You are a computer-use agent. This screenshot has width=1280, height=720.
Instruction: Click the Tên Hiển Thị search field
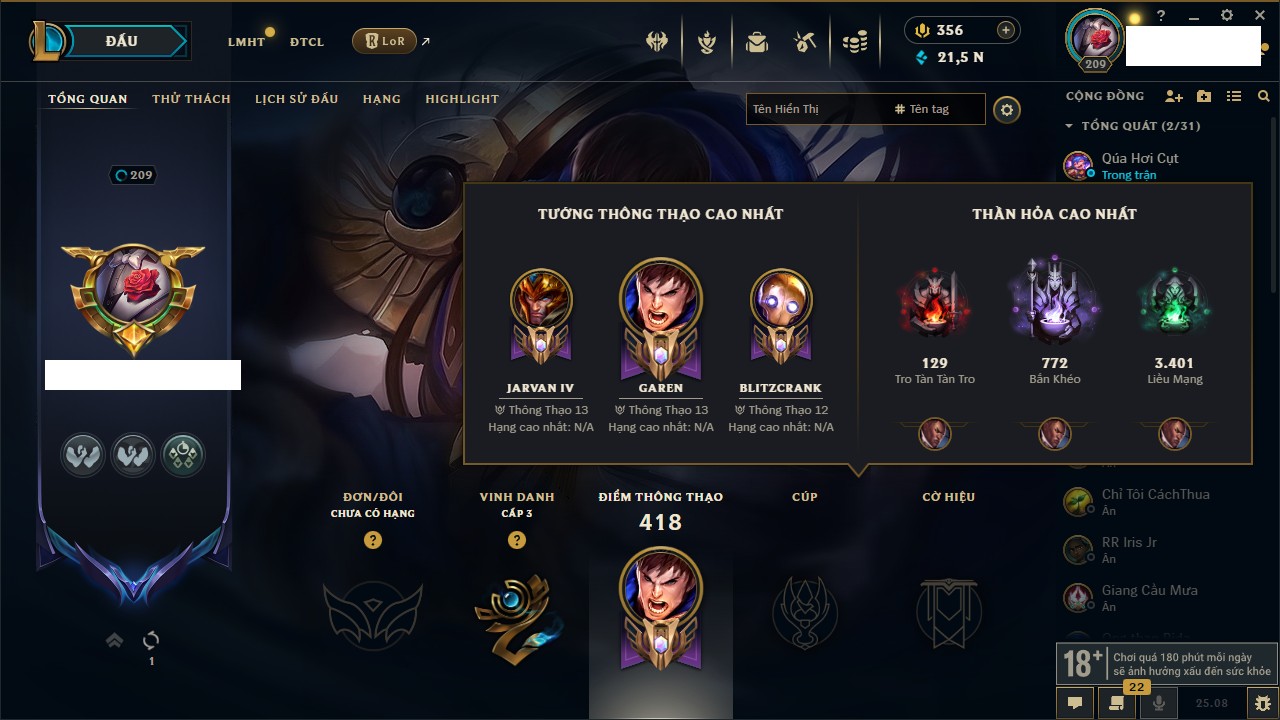815,109
